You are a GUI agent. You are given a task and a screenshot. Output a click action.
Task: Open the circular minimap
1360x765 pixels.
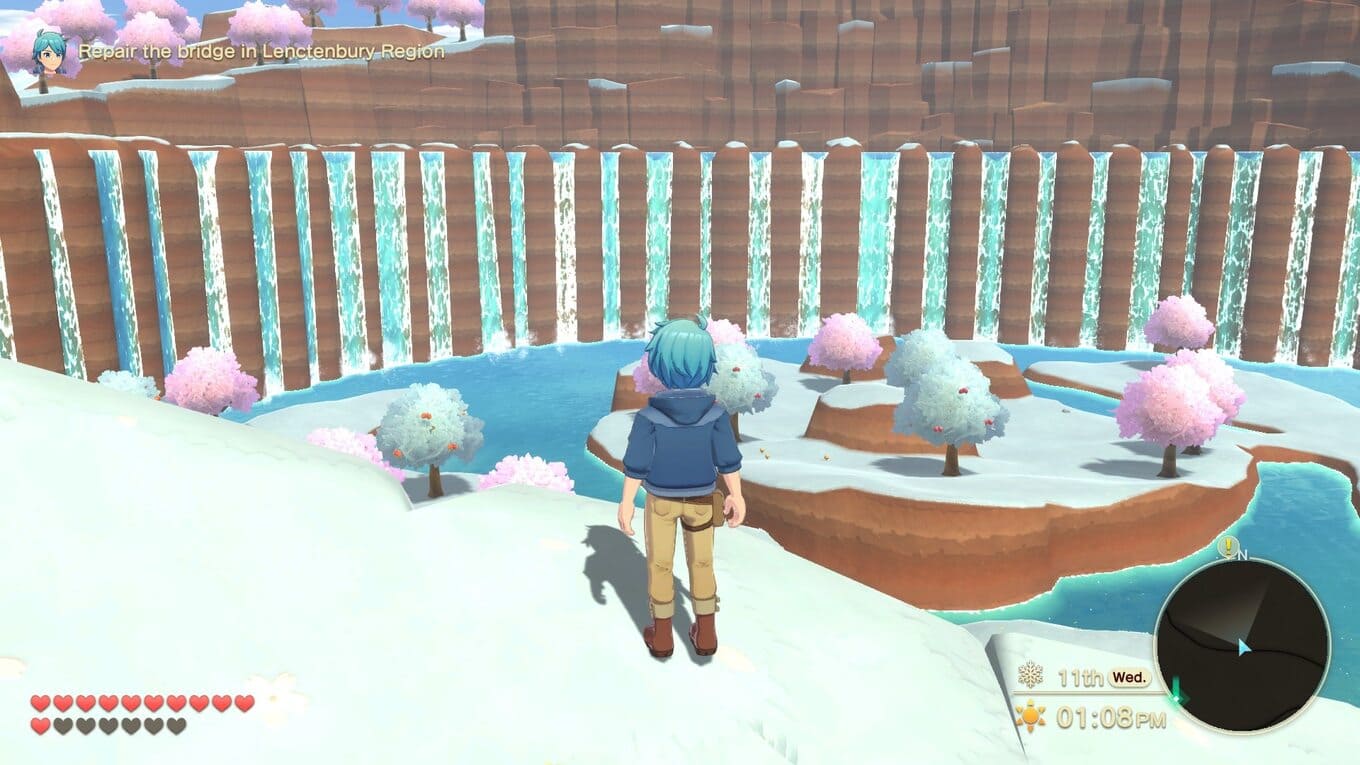tap(1242, 645)
